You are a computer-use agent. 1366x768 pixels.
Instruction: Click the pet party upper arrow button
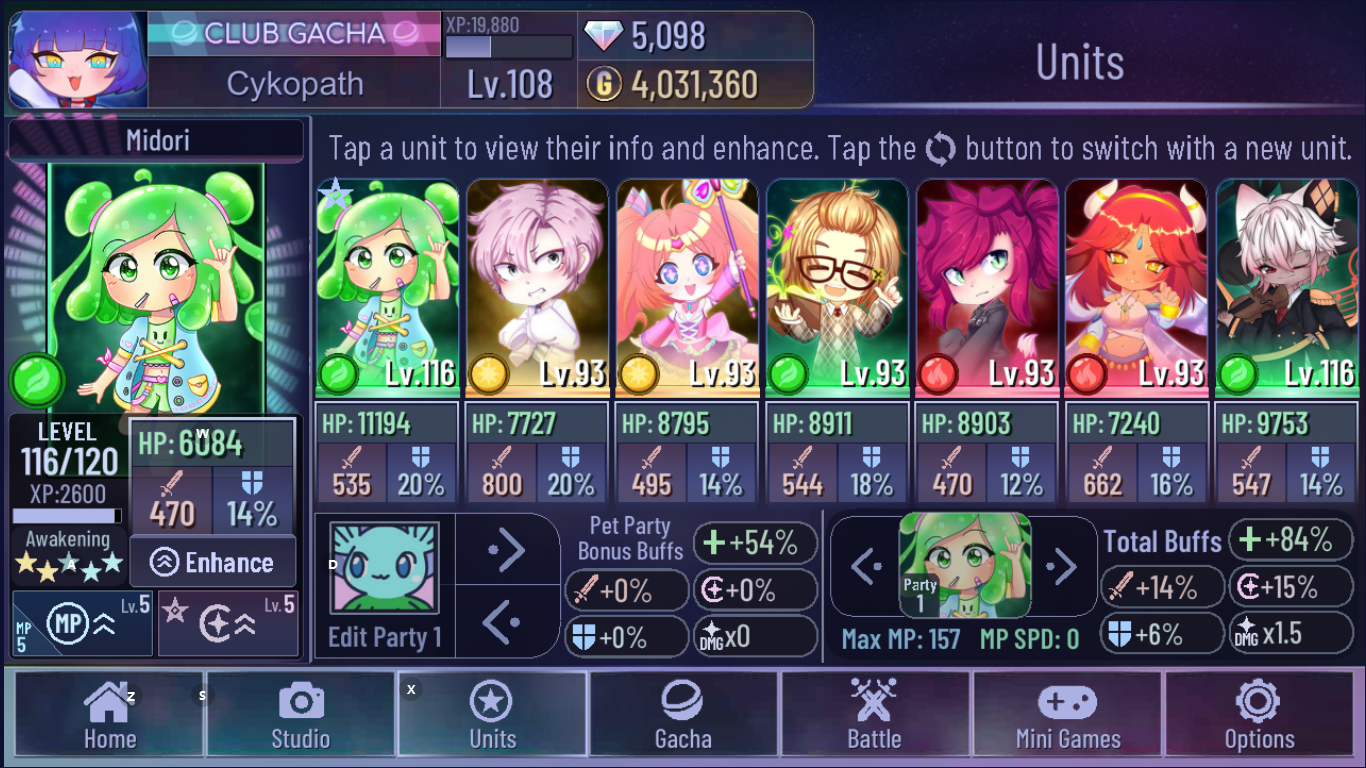pos(507,549)
